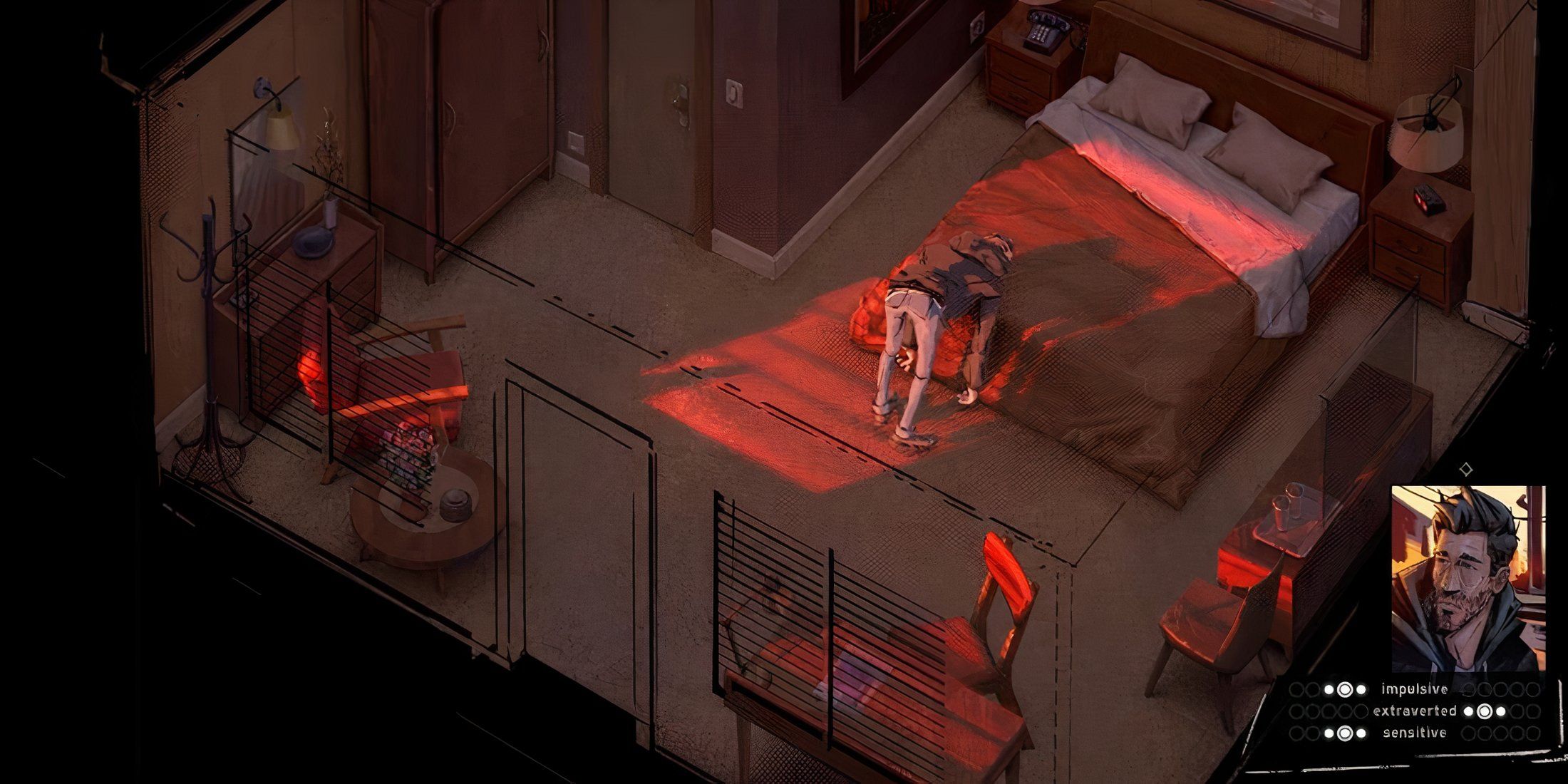The width and height of the screenshot is (1568, 784).
Task: Click the sensitive trait label
Action: [1415, 733]
